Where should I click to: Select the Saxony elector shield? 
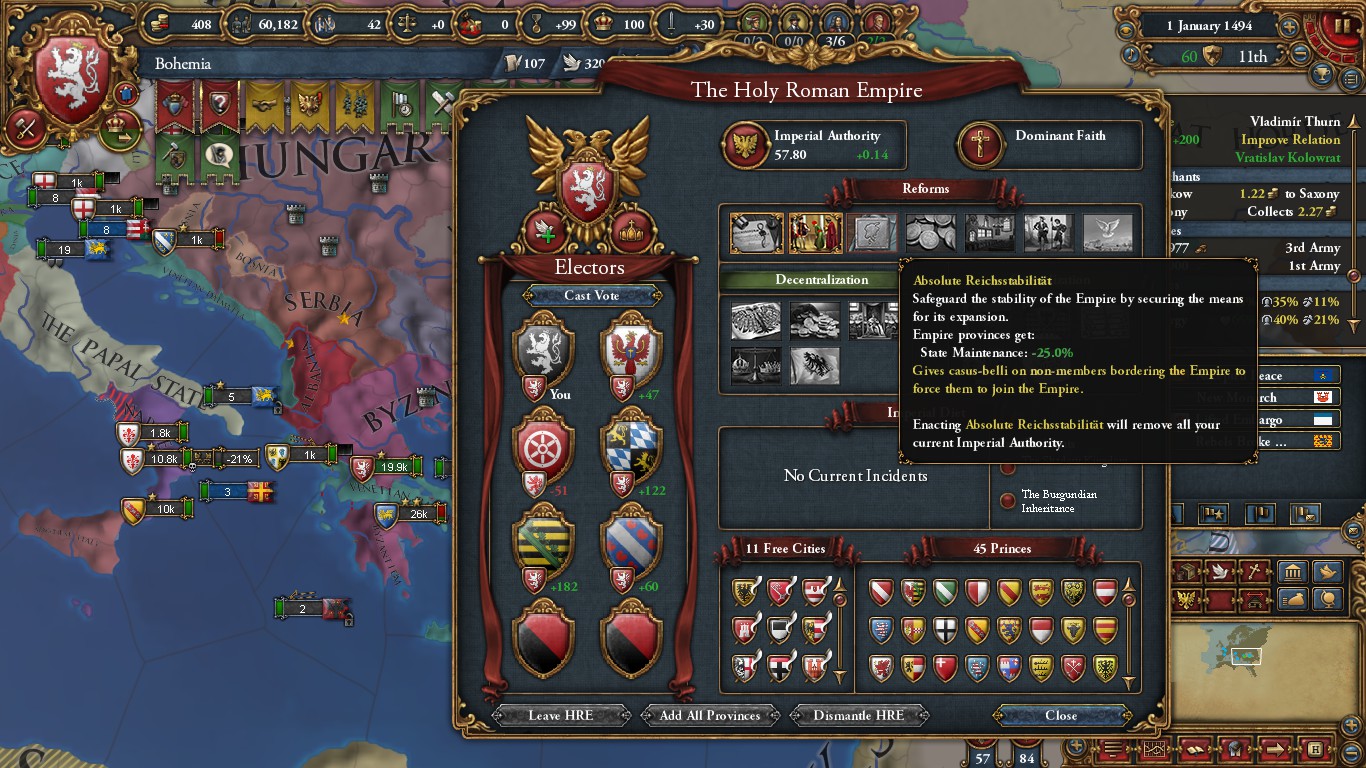pyautogui.click(x=543, y=542)
